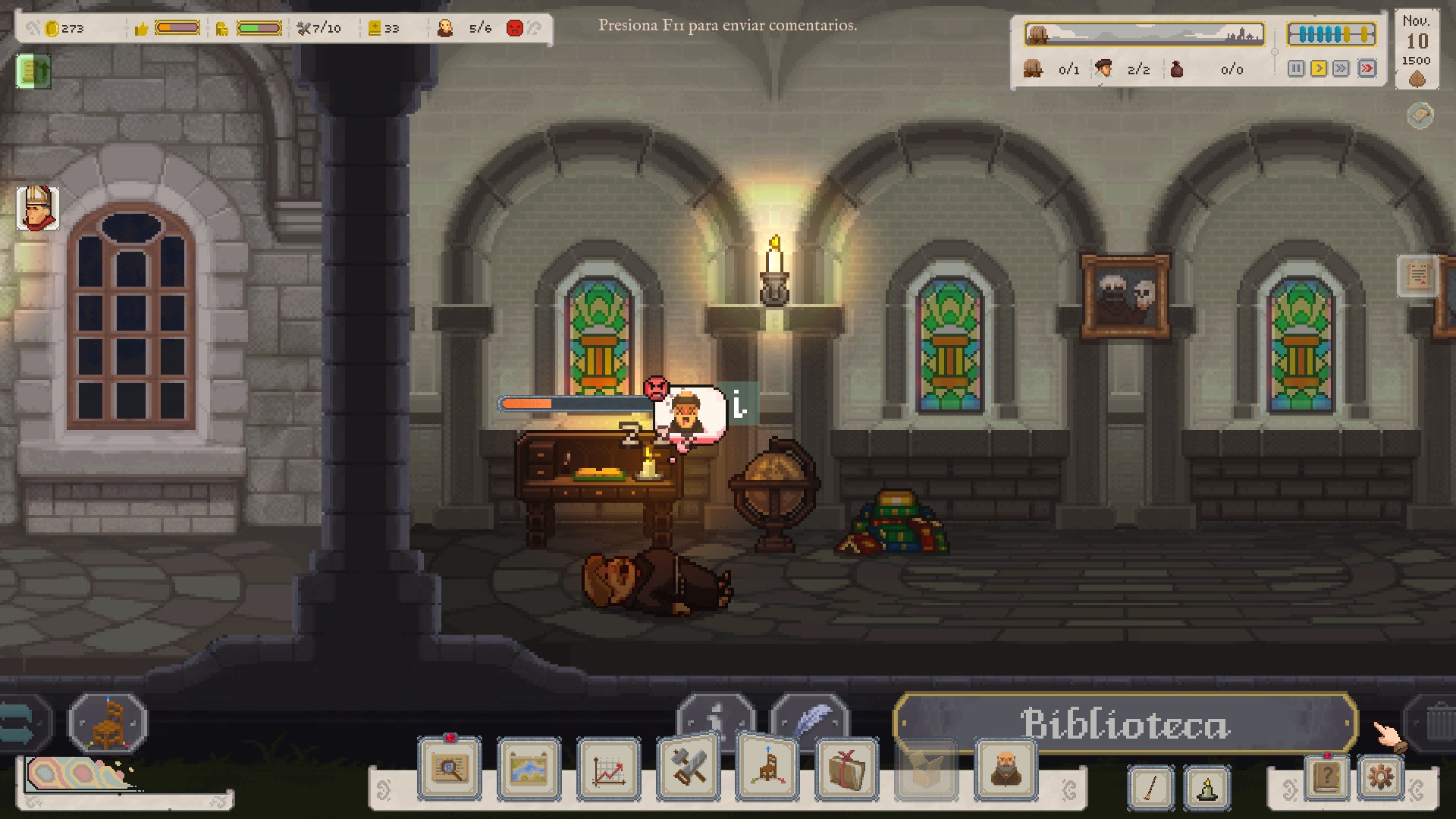1456x819 pixels.
Task: Set normal speed with the yellow play arrow
Action: coord(1319,69)
